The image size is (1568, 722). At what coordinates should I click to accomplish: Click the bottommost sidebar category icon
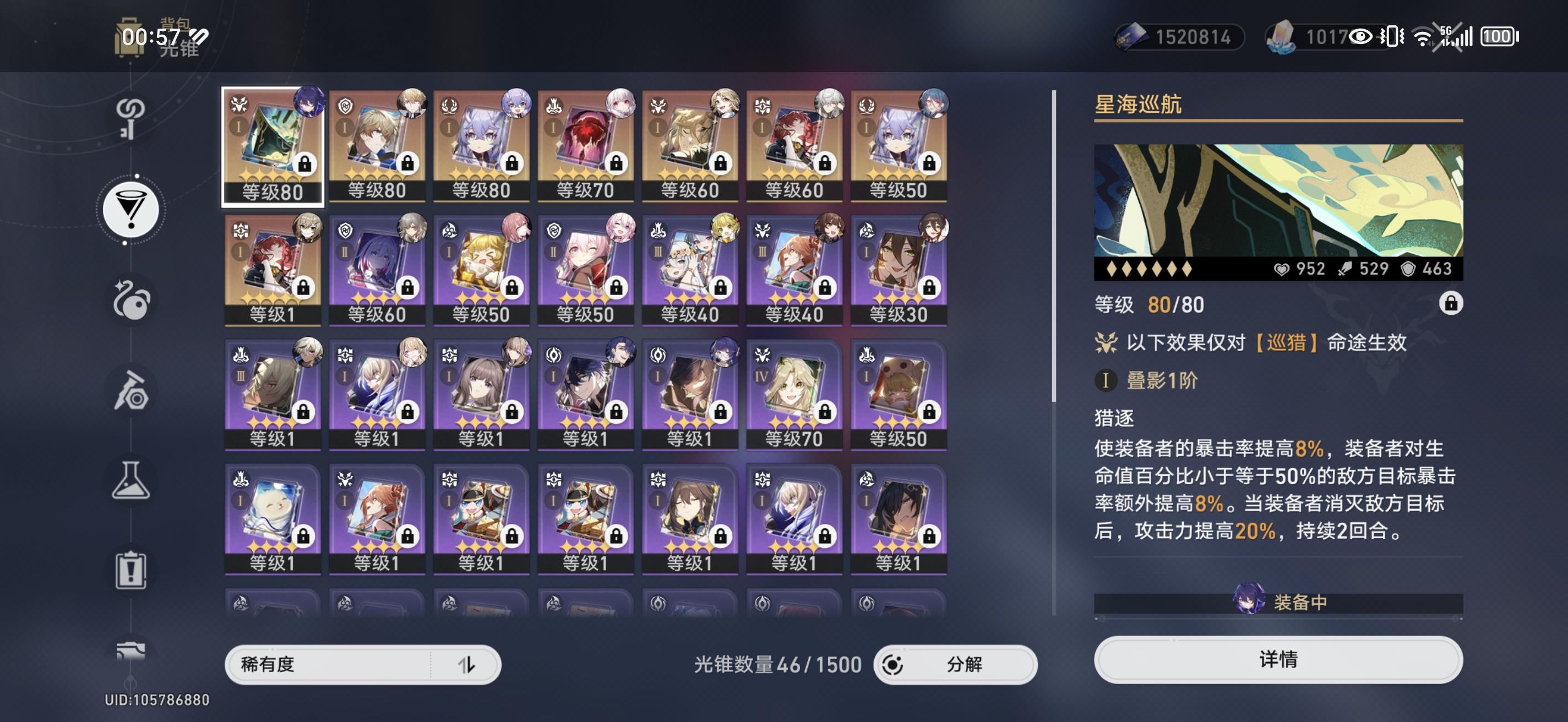point(129,649)
